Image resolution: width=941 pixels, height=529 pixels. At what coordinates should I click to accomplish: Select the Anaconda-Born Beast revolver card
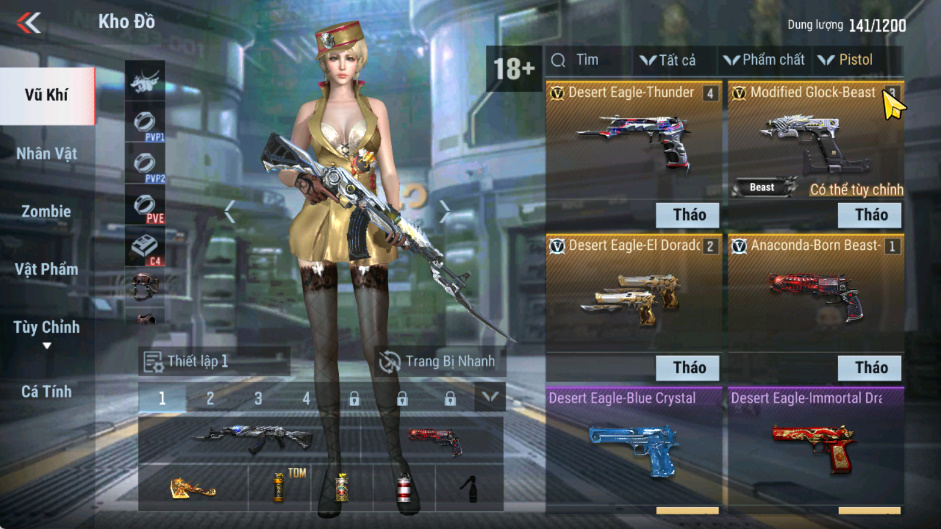click(815, 285)
